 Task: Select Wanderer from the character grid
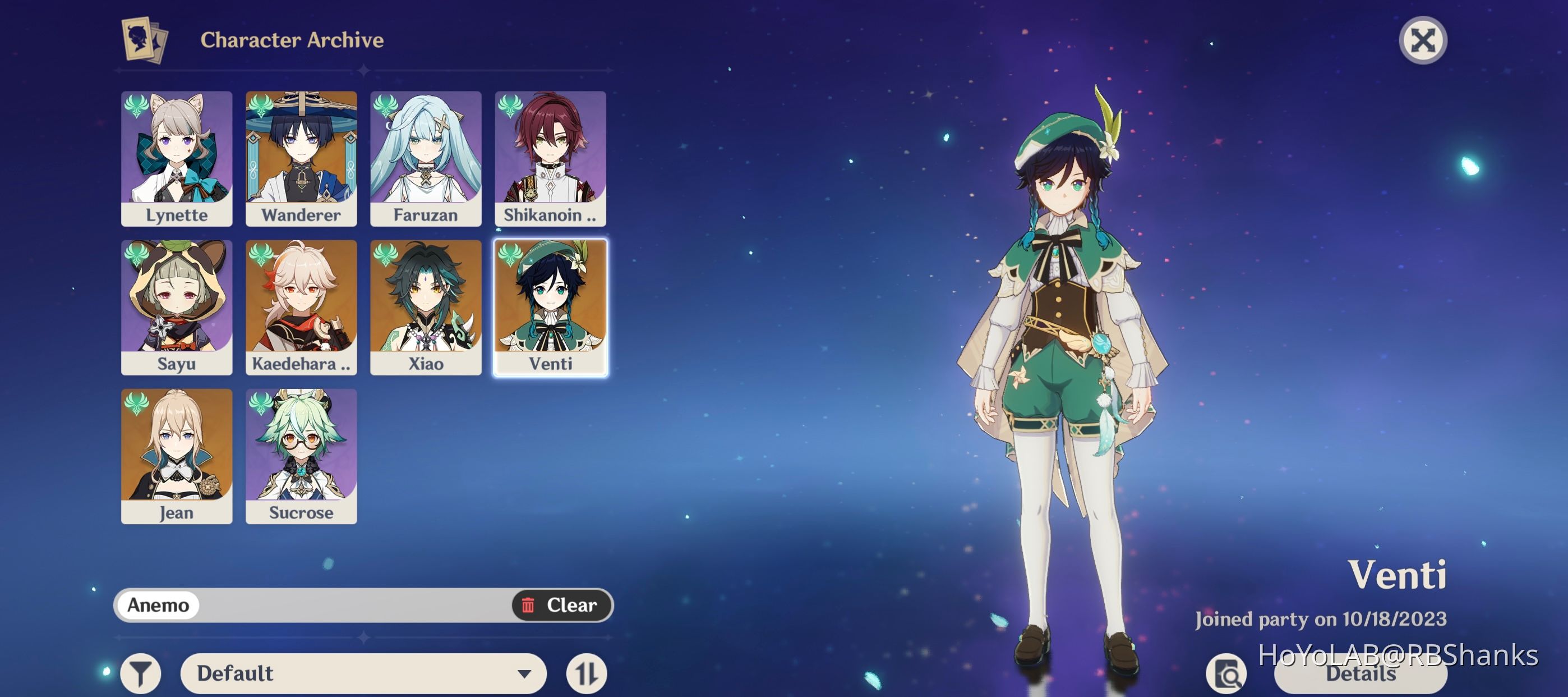pyautogui.click(x=301, y=158)
